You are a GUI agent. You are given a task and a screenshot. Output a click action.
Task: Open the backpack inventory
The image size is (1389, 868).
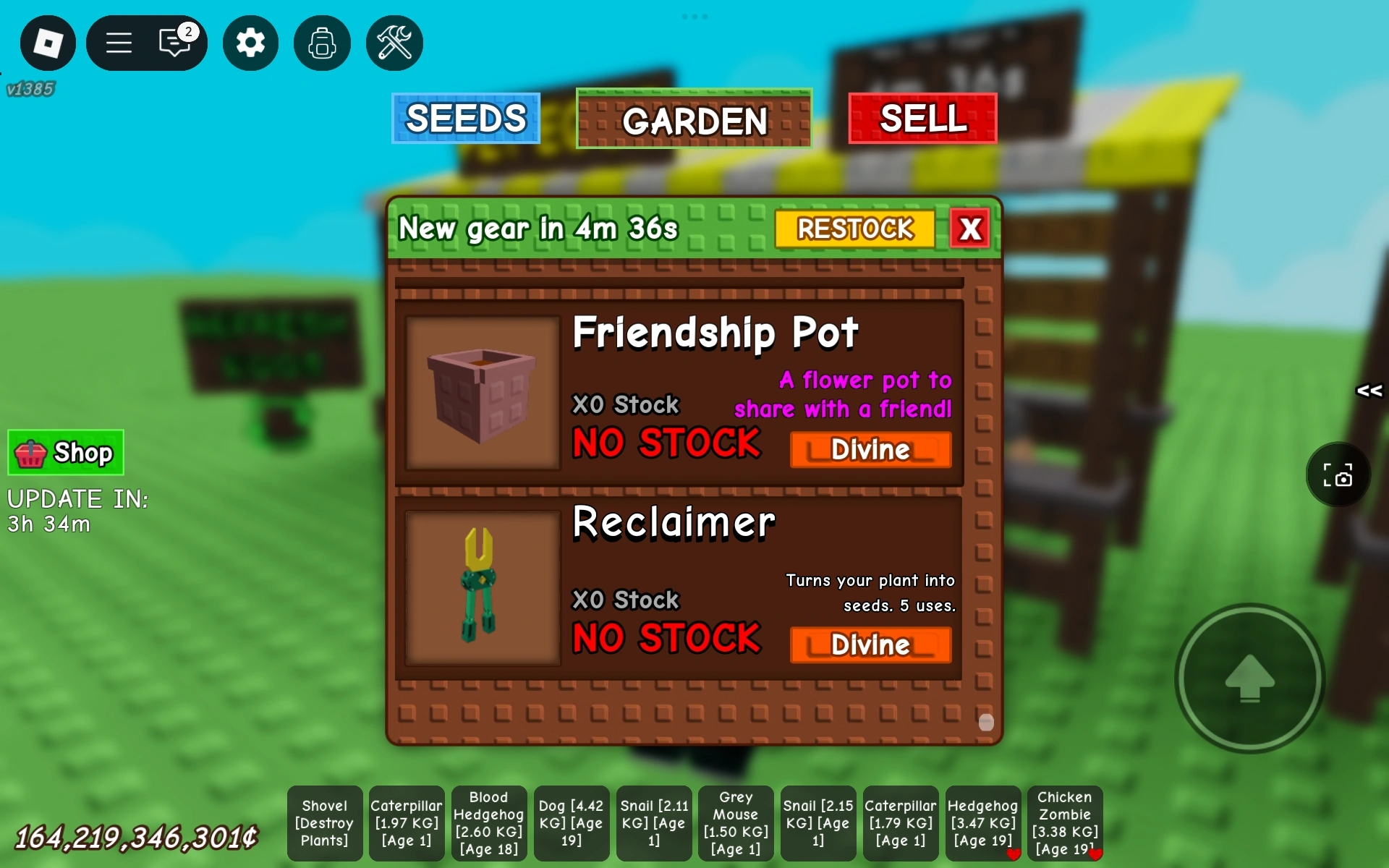click(322, 43)
